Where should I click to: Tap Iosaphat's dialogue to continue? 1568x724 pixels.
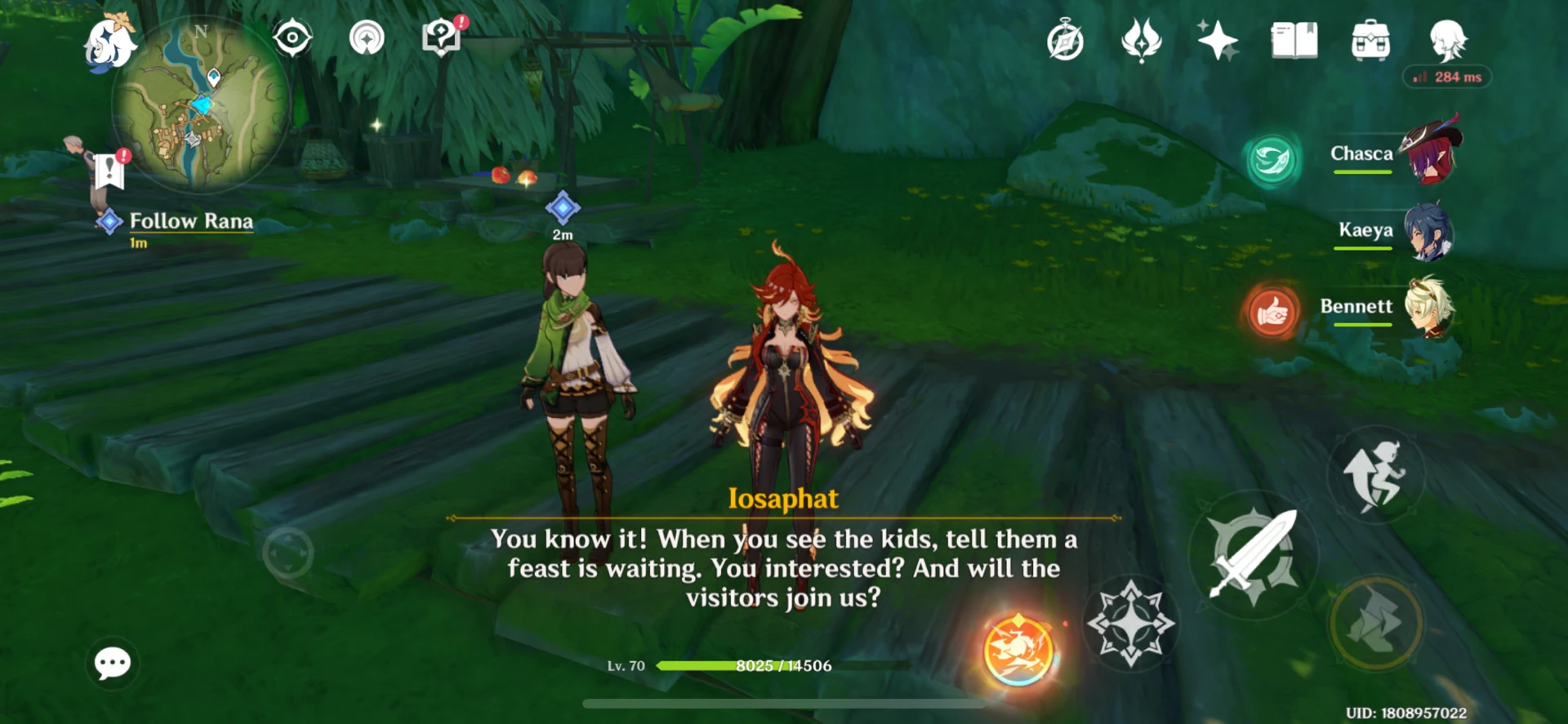point(782,568)
